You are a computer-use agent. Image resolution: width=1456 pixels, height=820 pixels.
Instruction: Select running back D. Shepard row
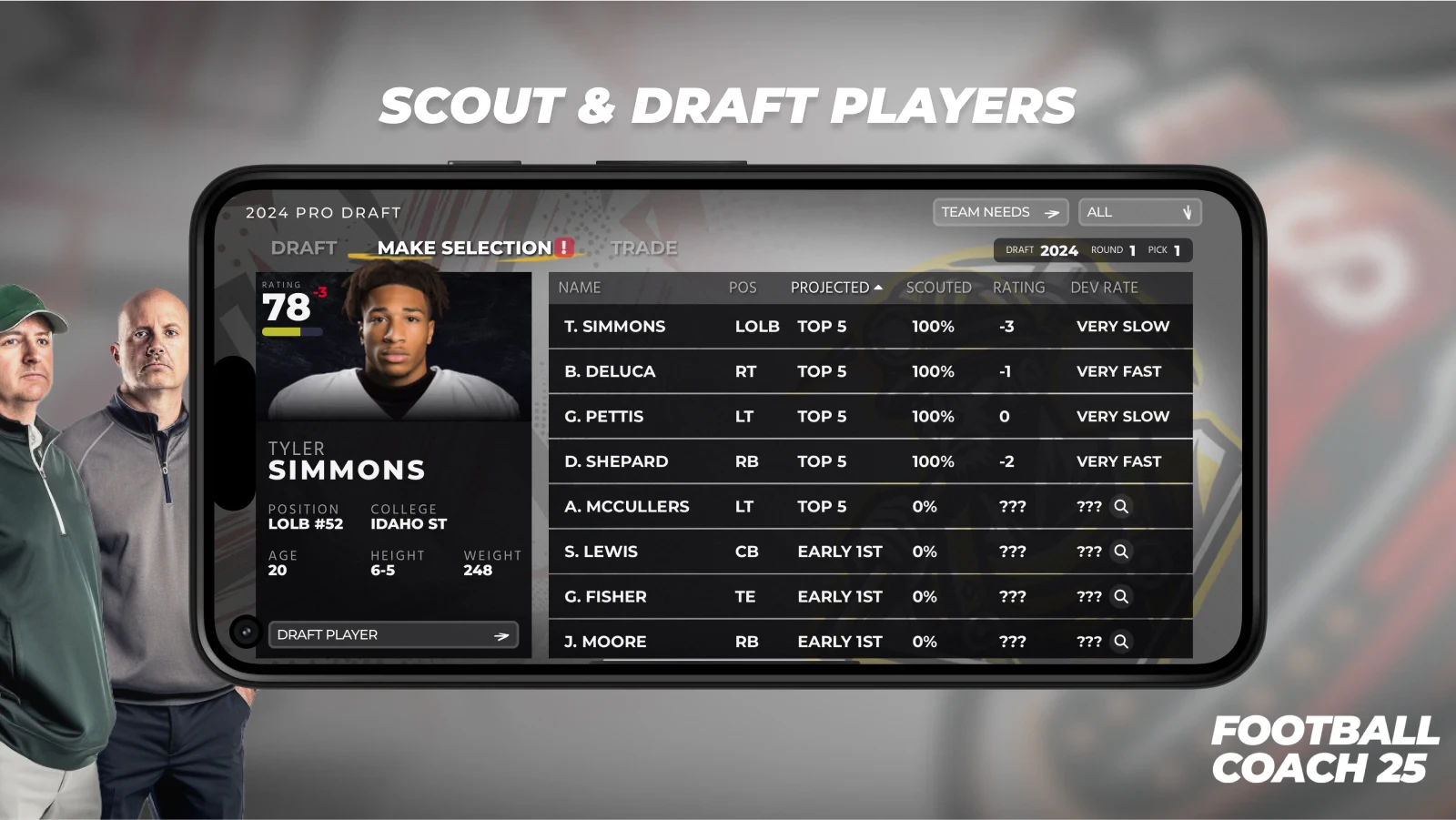coord(869,461)
